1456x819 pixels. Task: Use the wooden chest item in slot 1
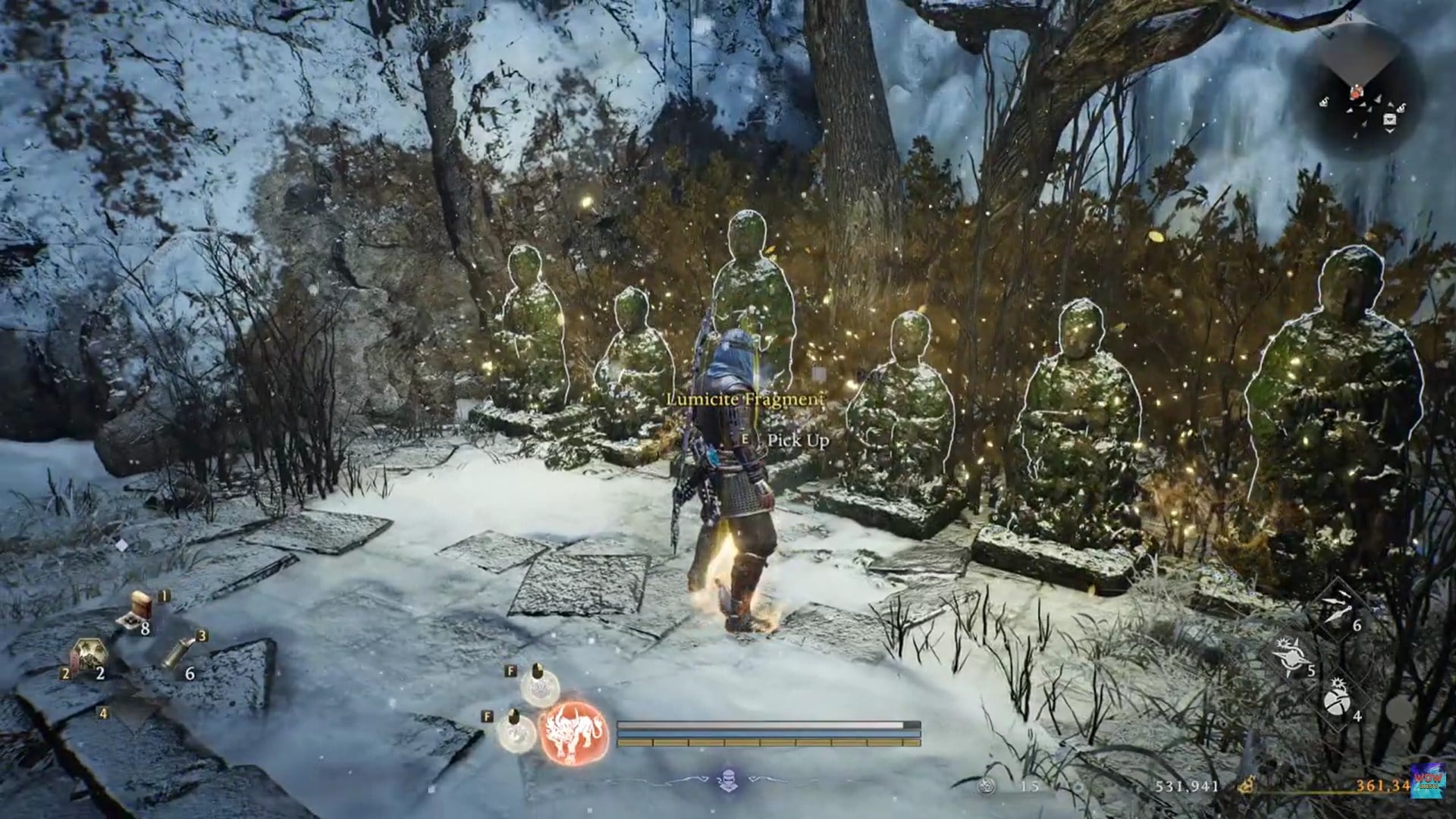142,604
